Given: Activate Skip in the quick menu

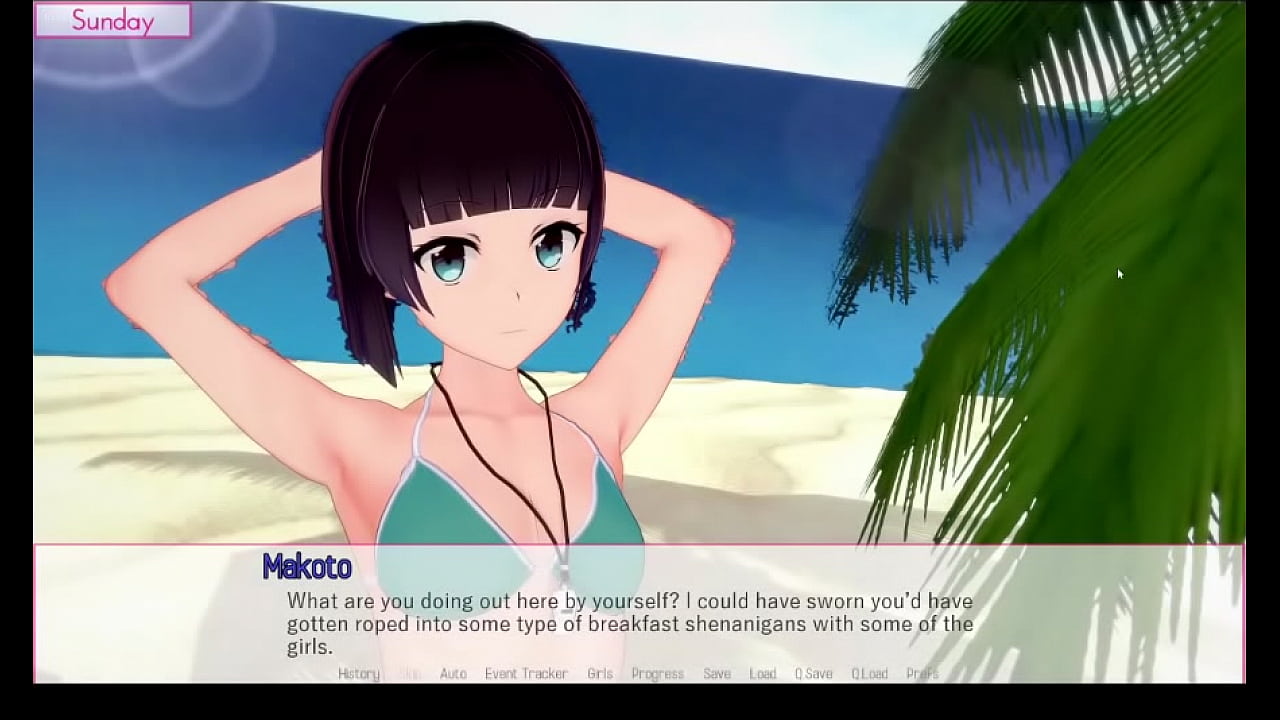Looking at the screenshot, I should [410, 674].
